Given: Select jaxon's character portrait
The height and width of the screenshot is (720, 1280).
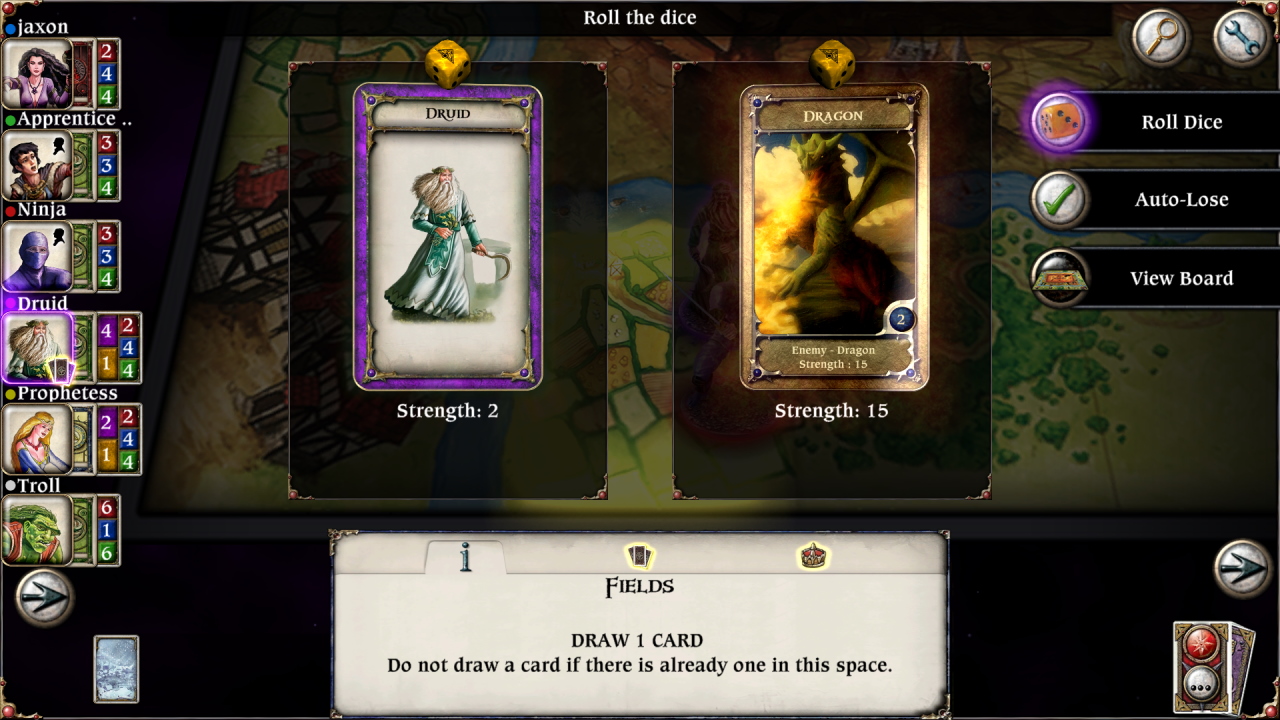Looking at the screenshot, I should (x=35, y=73).
